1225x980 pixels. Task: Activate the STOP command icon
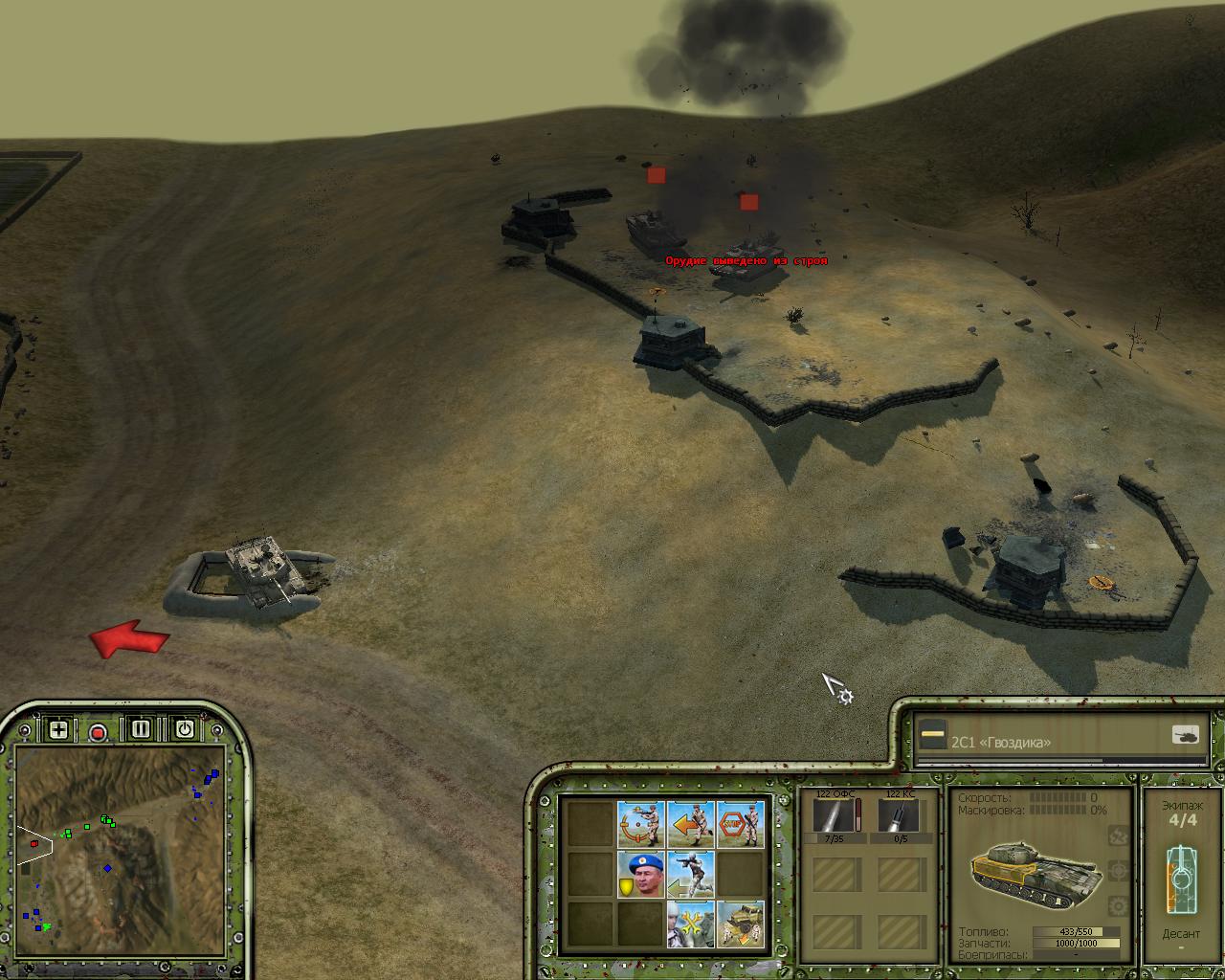tap(740, 823)
